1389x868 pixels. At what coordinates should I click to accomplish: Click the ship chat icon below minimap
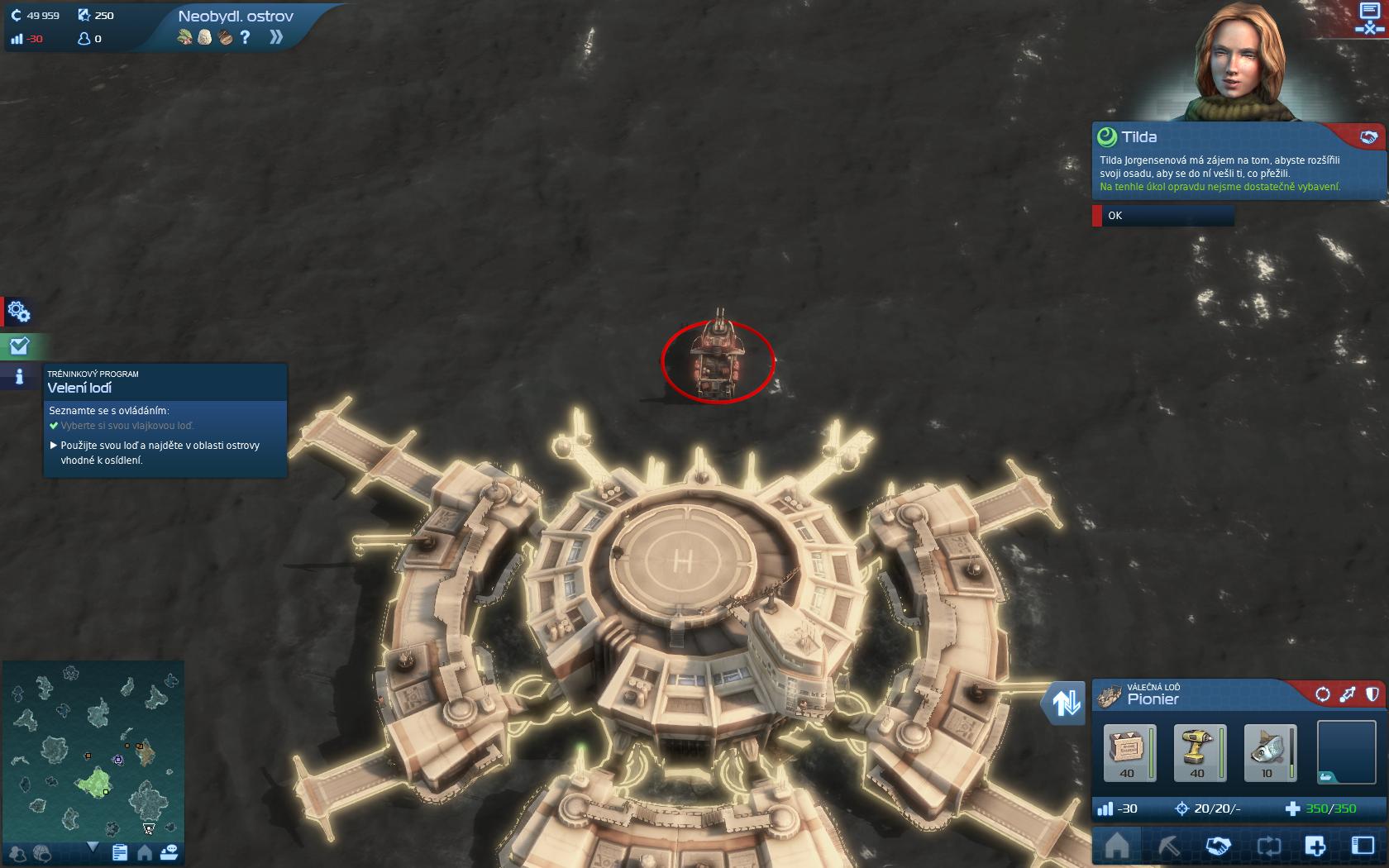click(169, 852)
